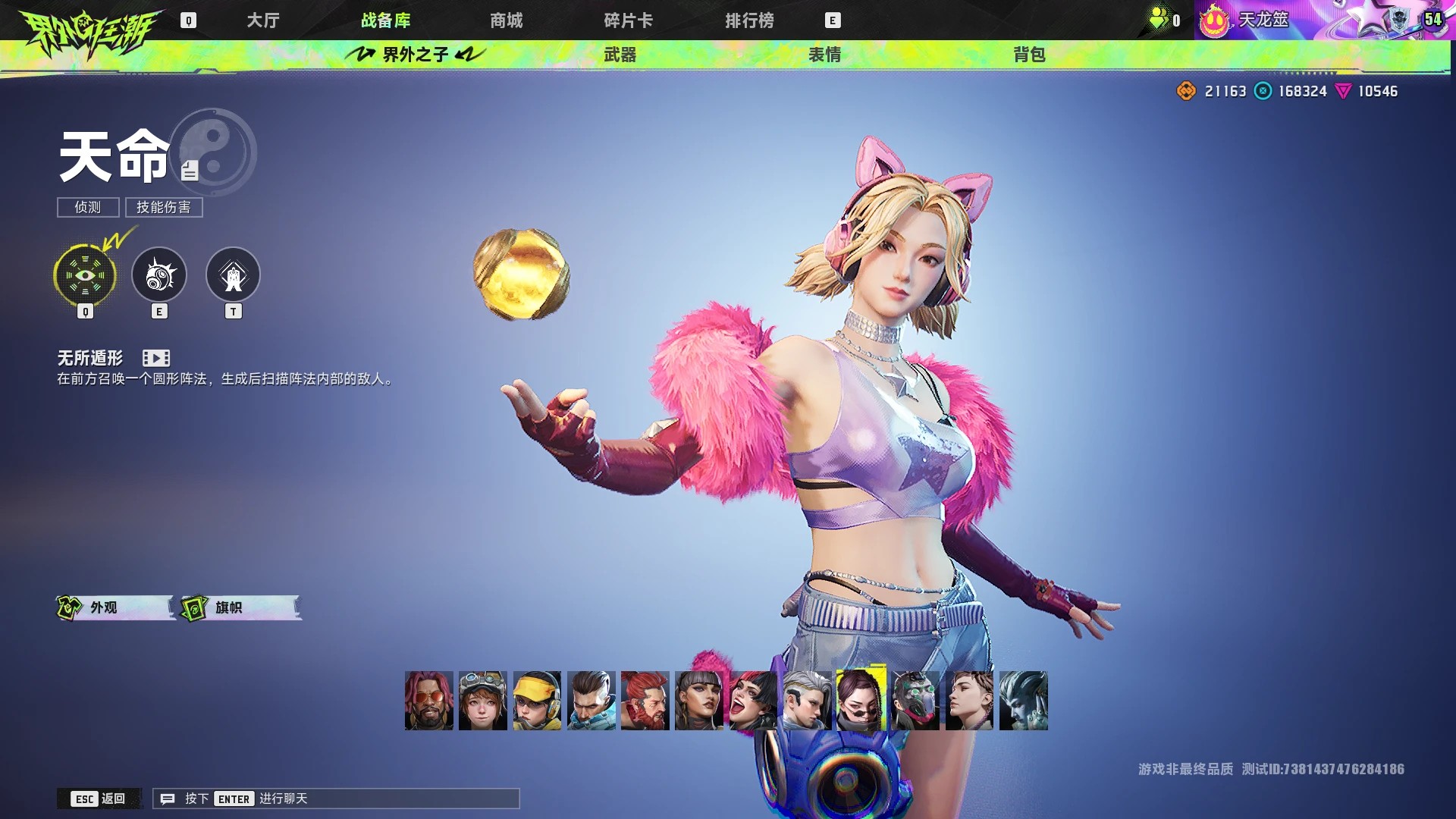Select the spiky orb skill icon

coord(159,275)
